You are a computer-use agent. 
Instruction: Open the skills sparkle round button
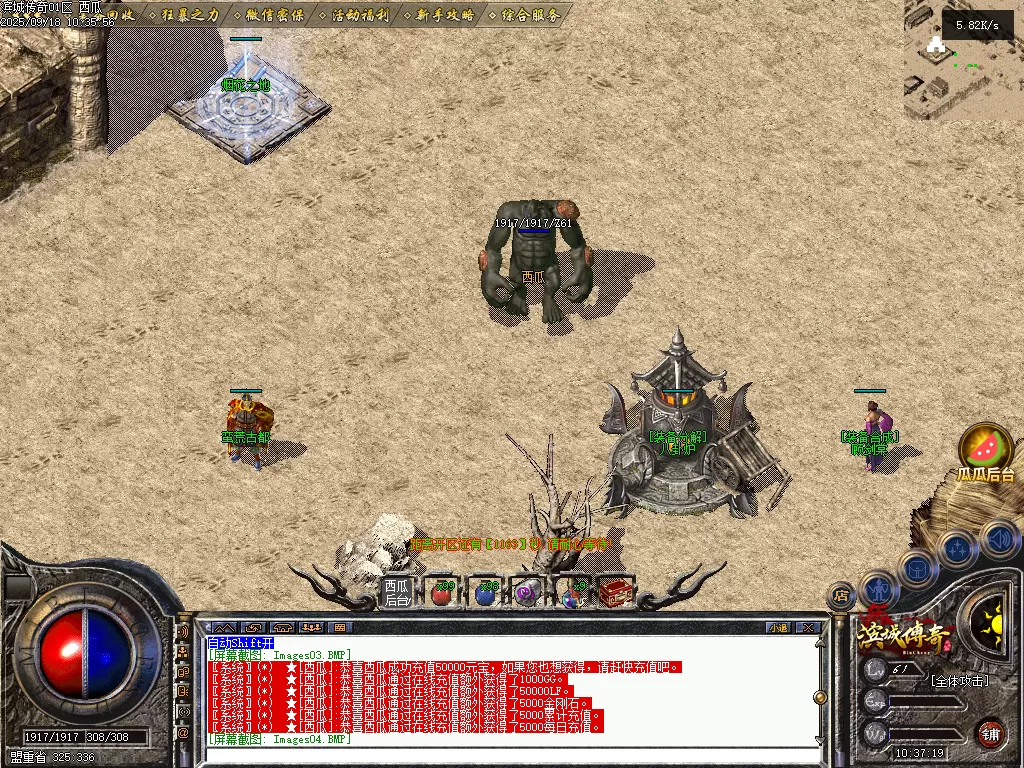pos(958,547)
